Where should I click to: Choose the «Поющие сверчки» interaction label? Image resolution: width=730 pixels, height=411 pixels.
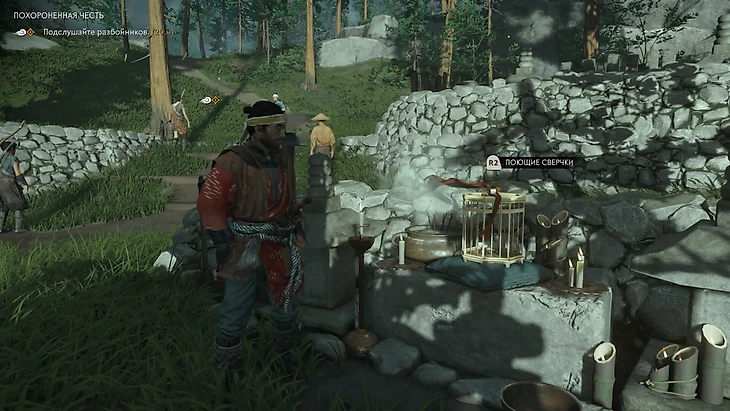537,161
